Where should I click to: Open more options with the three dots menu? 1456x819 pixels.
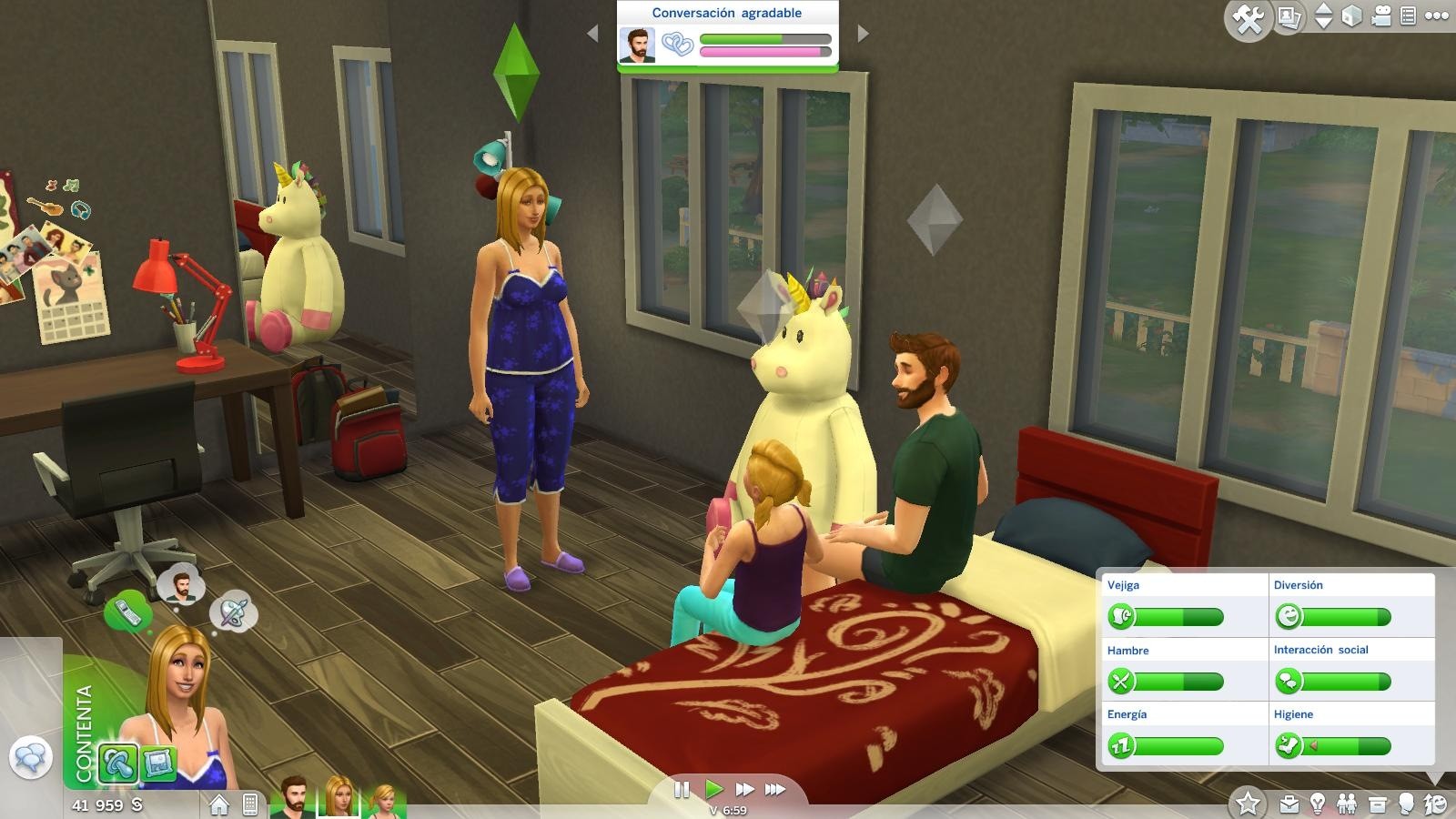click(1435, 15)
